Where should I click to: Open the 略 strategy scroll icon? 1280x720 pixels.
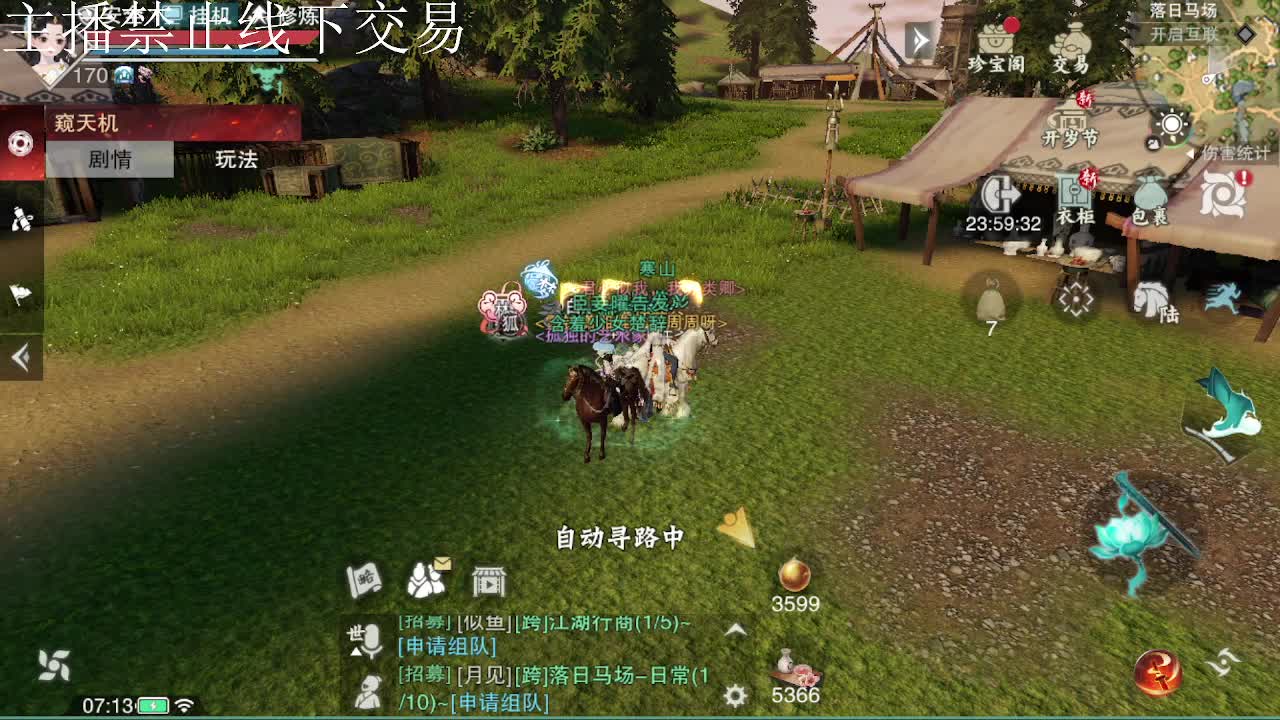click(363, 578)
